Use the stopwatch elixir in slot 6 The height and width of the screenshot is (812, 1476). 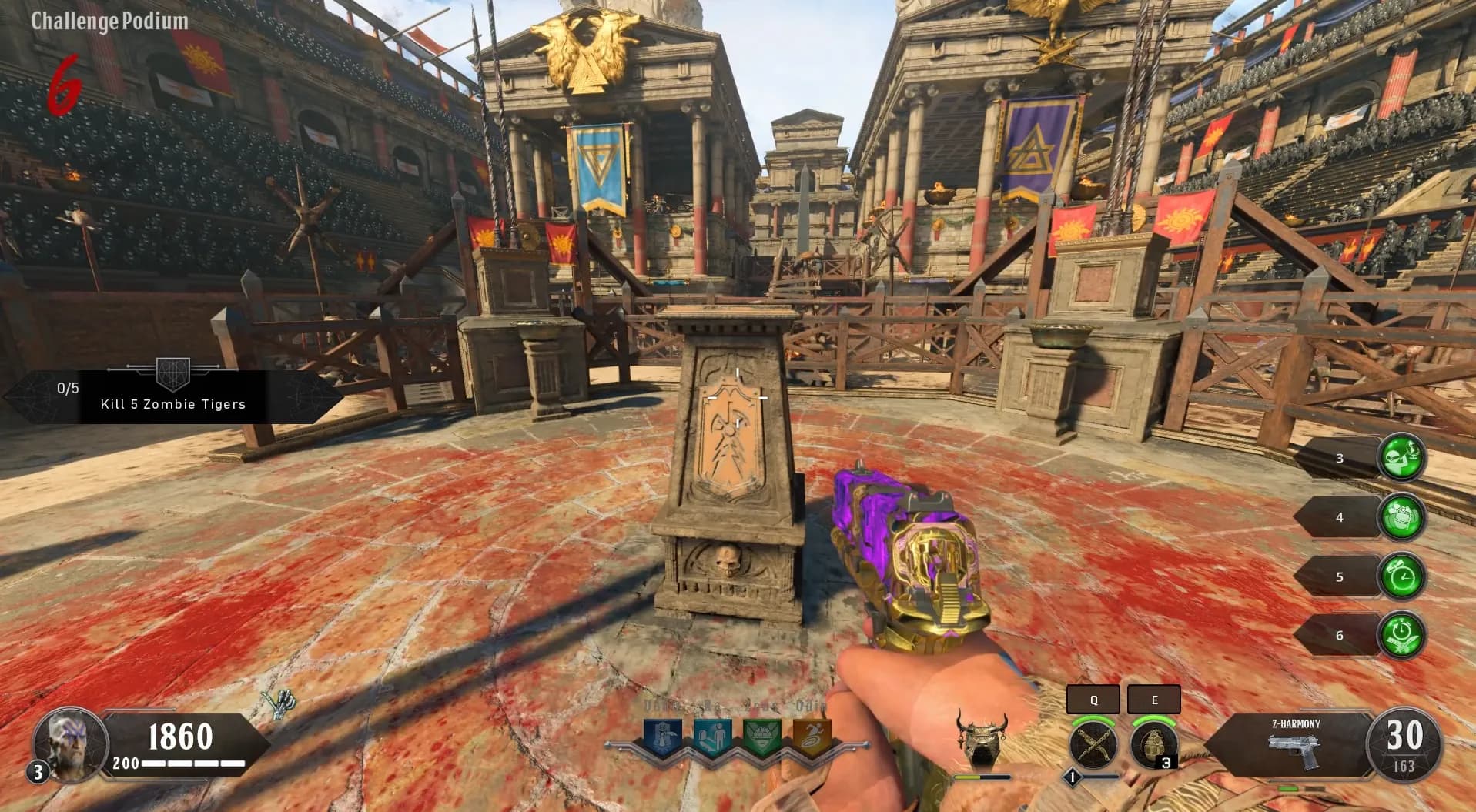click(x=1401, y=636)
